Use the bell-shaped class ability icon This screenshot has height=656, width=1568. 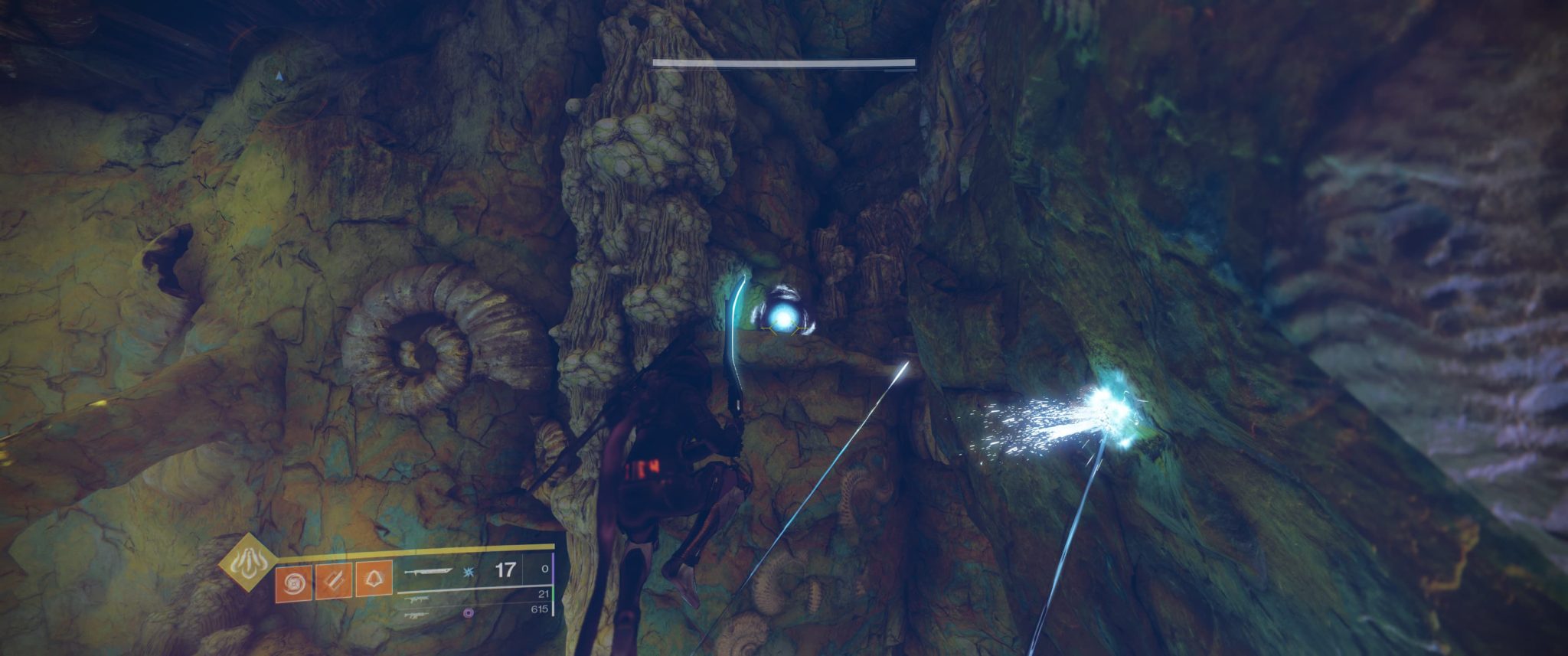374,579
